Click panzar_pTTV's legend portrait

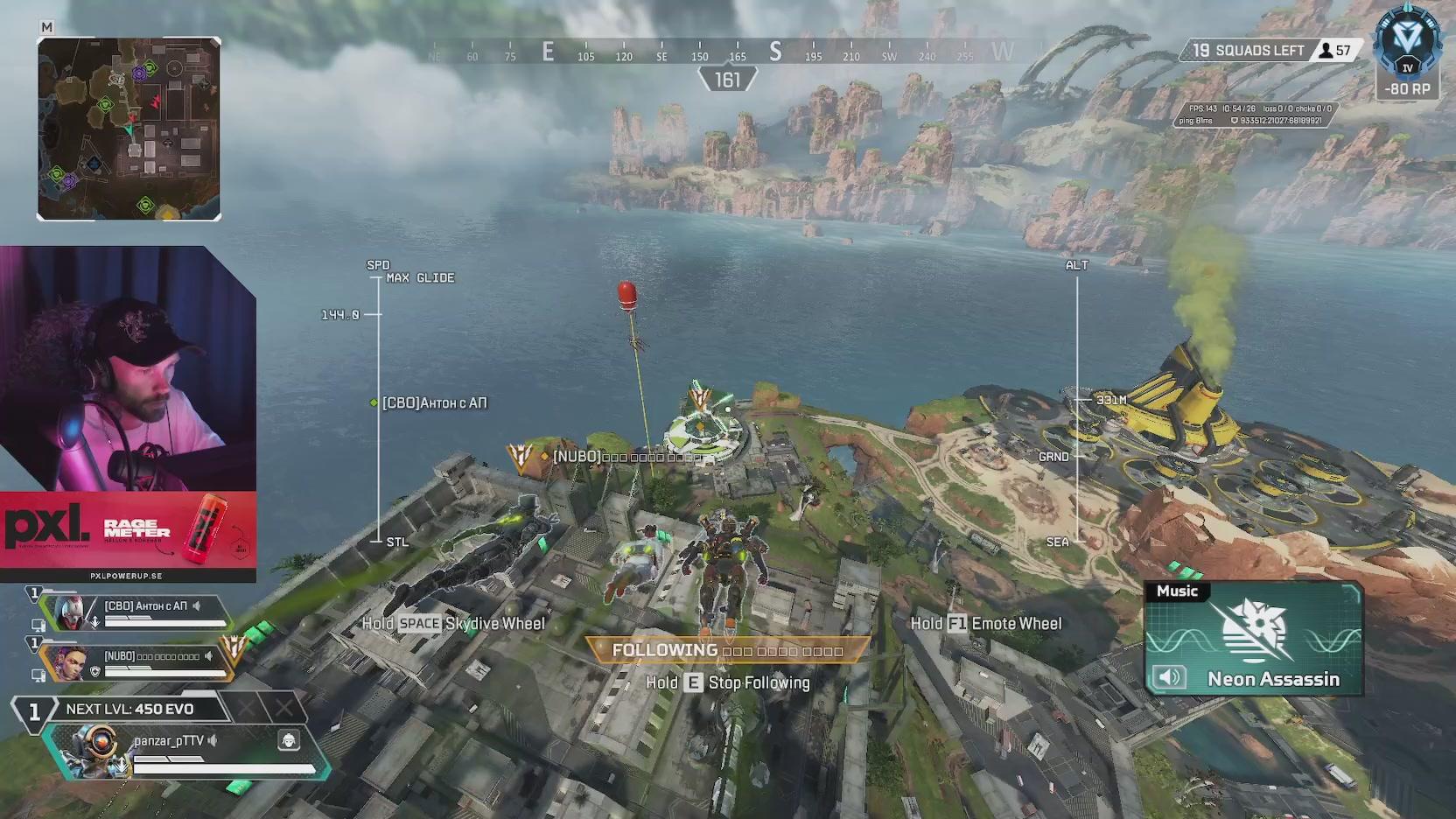(x=92, y=752)
